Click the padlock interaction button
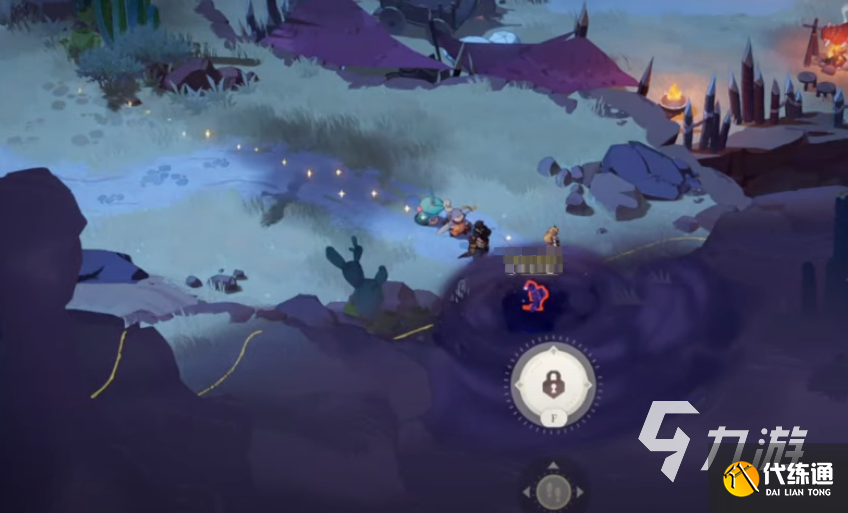Image resolution: width=848 pixels, height=513 pixels. [x=552, y=381]
